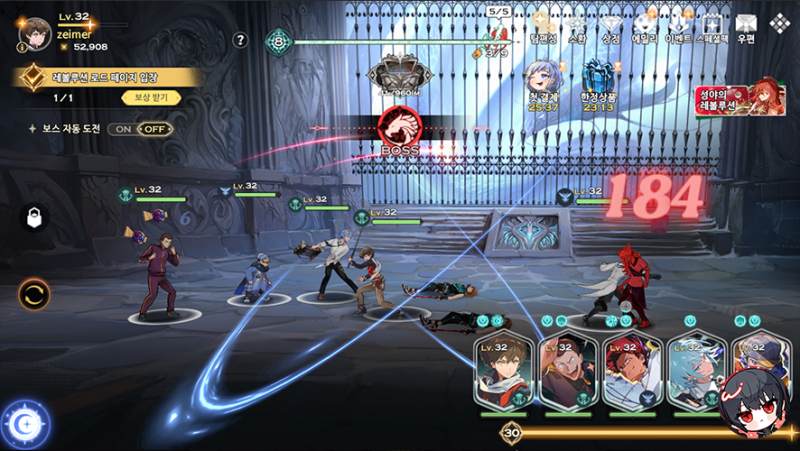Select the red-haired hero card
The height and width of the screenshot is (451, 800).
coord(632,372)
